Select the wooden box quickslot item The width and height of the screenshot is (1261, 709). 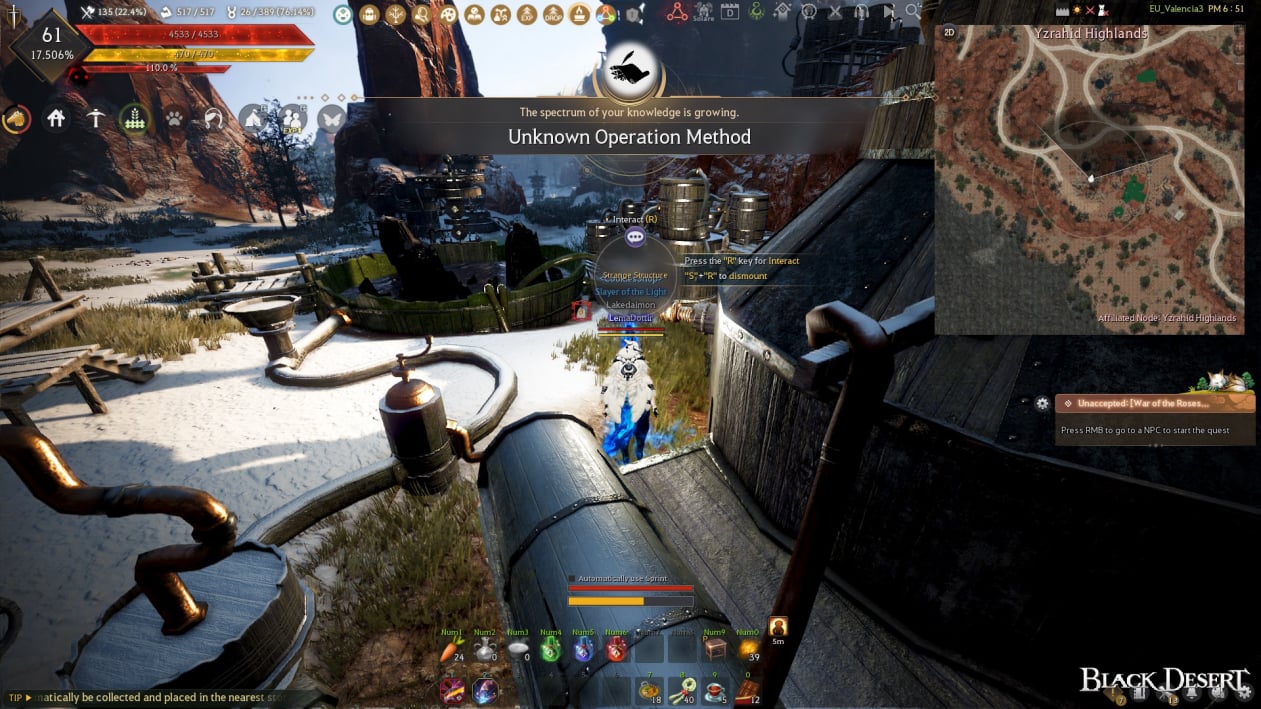(714, 650)
